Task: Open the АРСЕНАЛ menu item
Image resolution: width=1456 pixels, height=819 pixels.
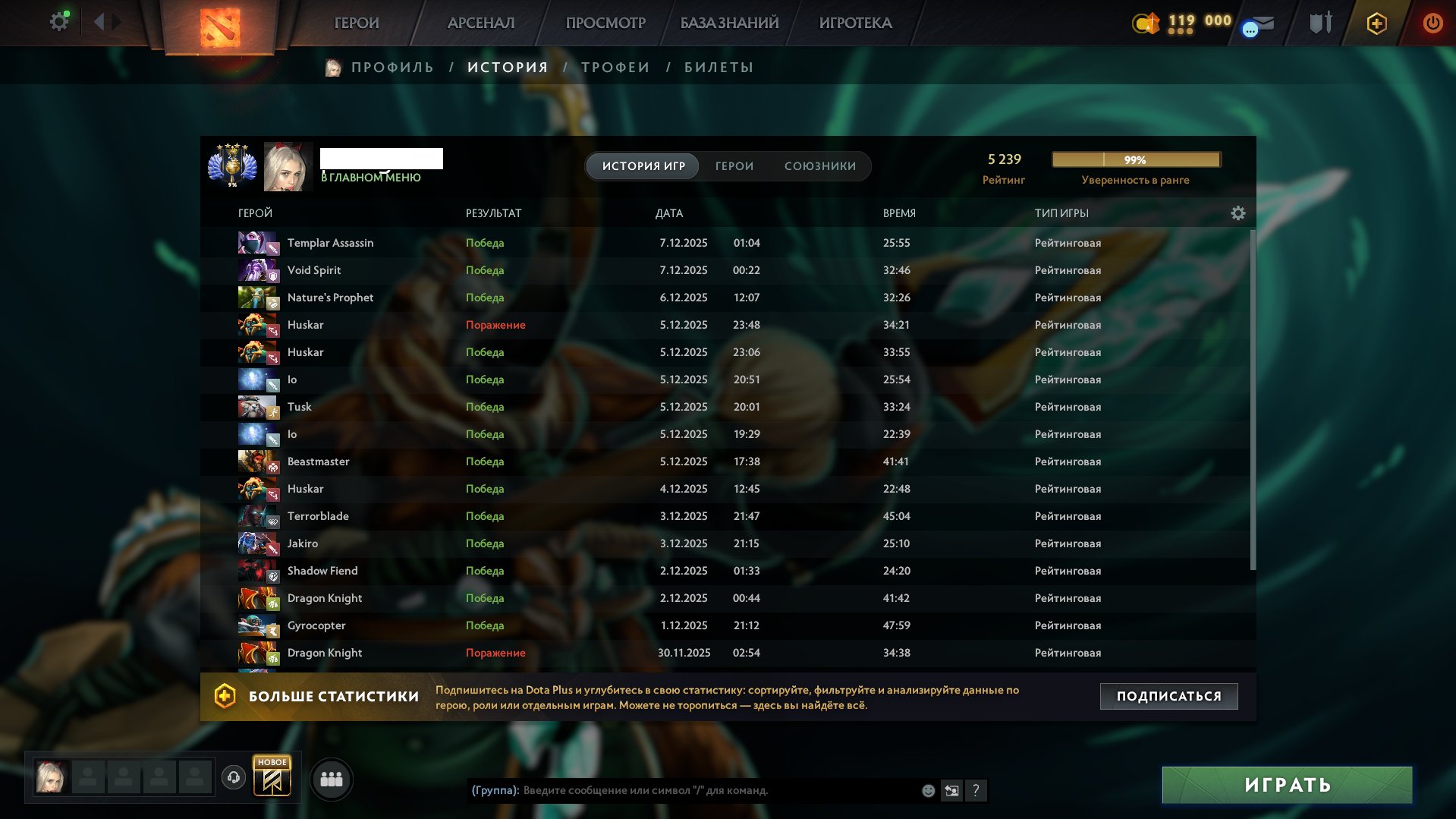Action: (x=481, y=23)
